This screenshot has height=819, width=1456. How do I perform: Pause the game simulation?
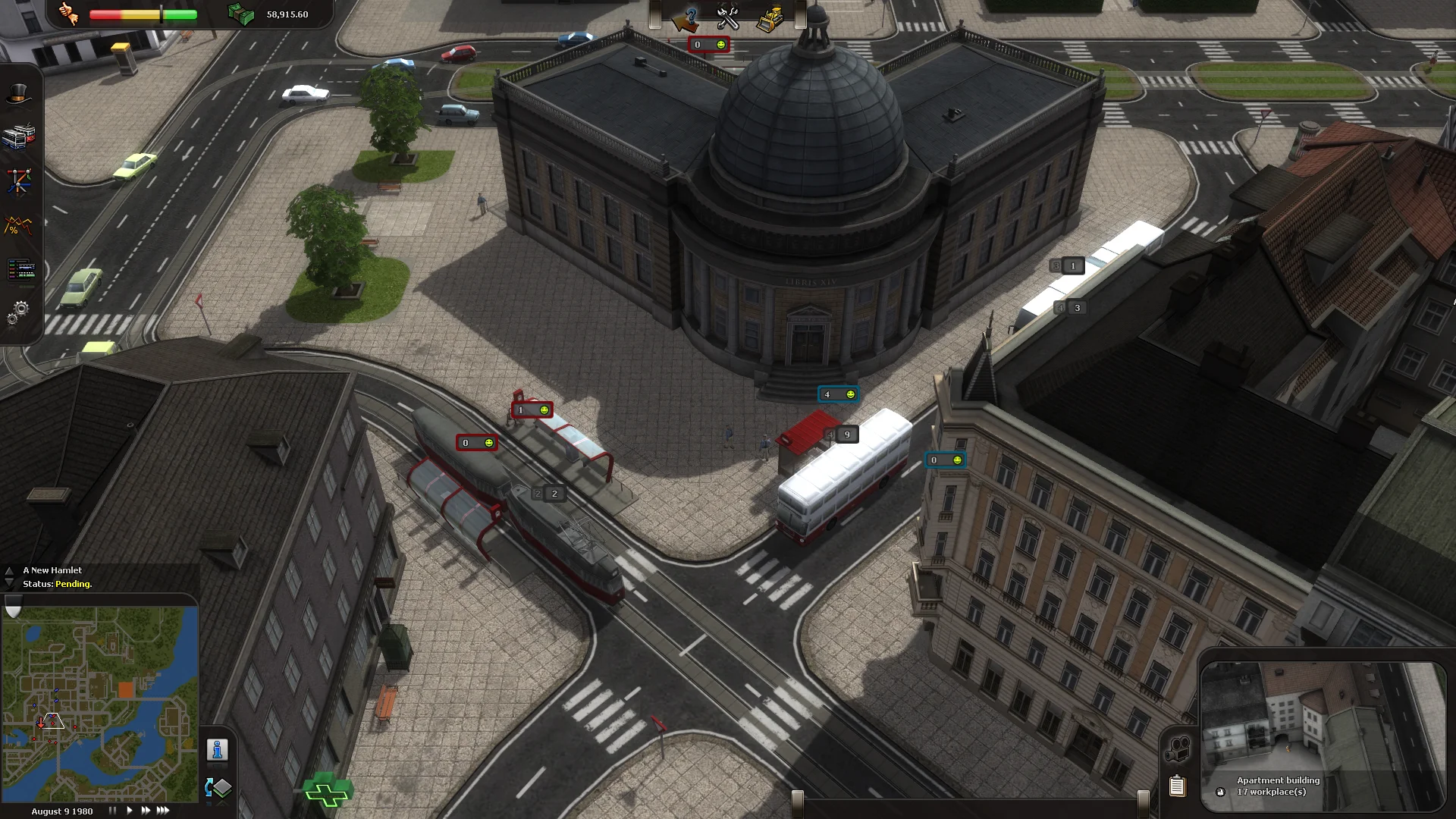click(112, 810)
